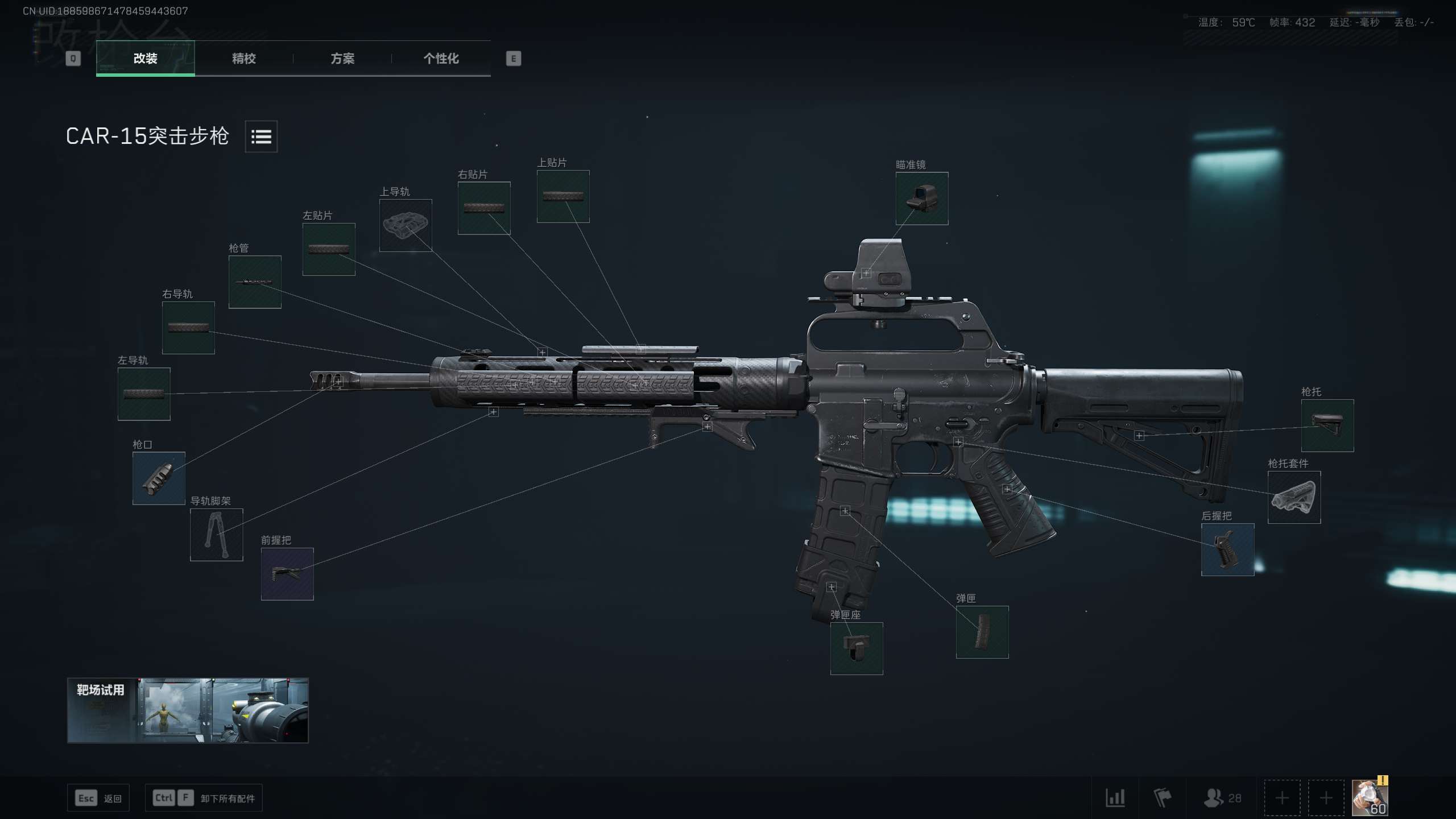Image resolution: width=1456 pixels, height=819 pixels.
Task: Select the 枪托 stock slot
Action: pyautogui.click(x=1327, y=425)
